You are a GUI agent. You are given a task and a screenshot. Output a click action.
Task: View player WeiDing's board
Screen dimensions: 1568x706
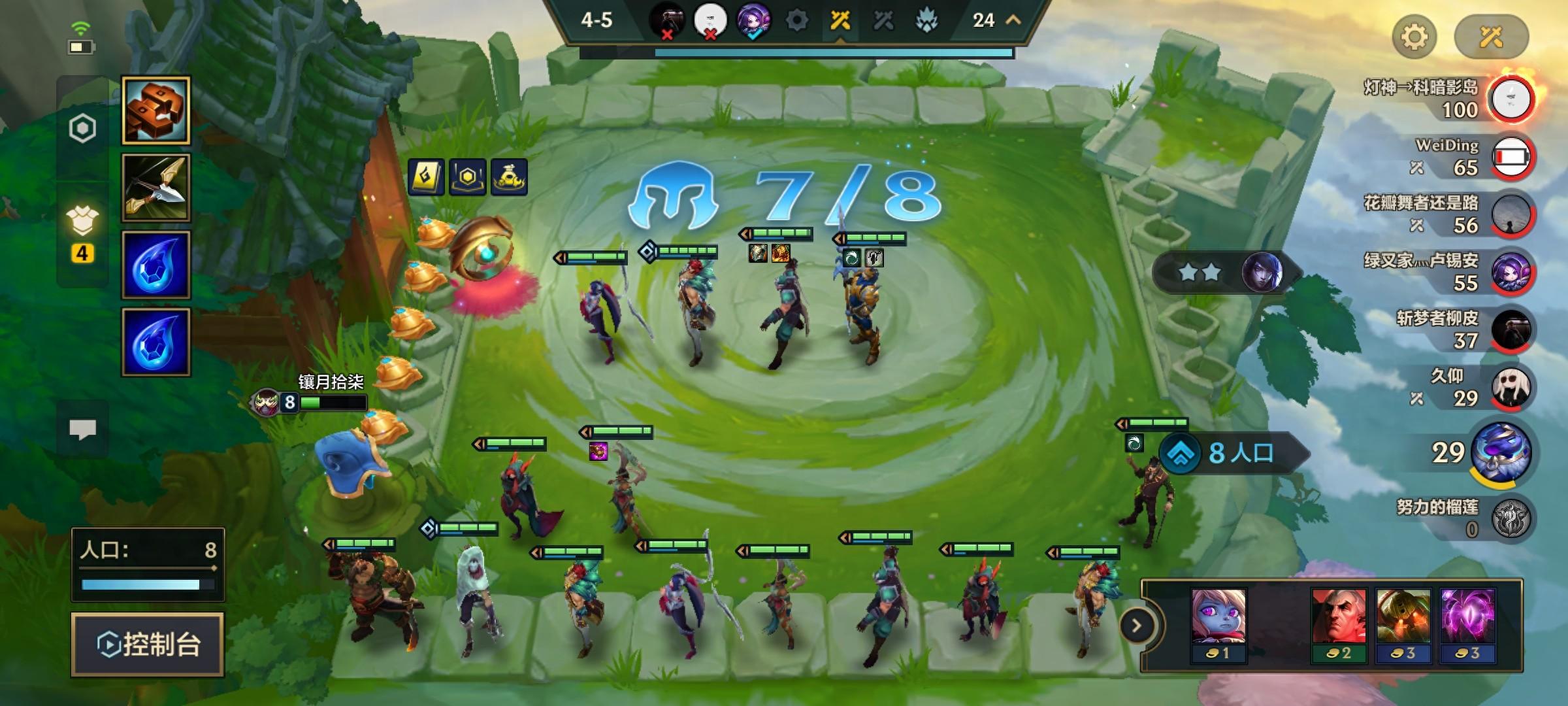[1511, 157]
